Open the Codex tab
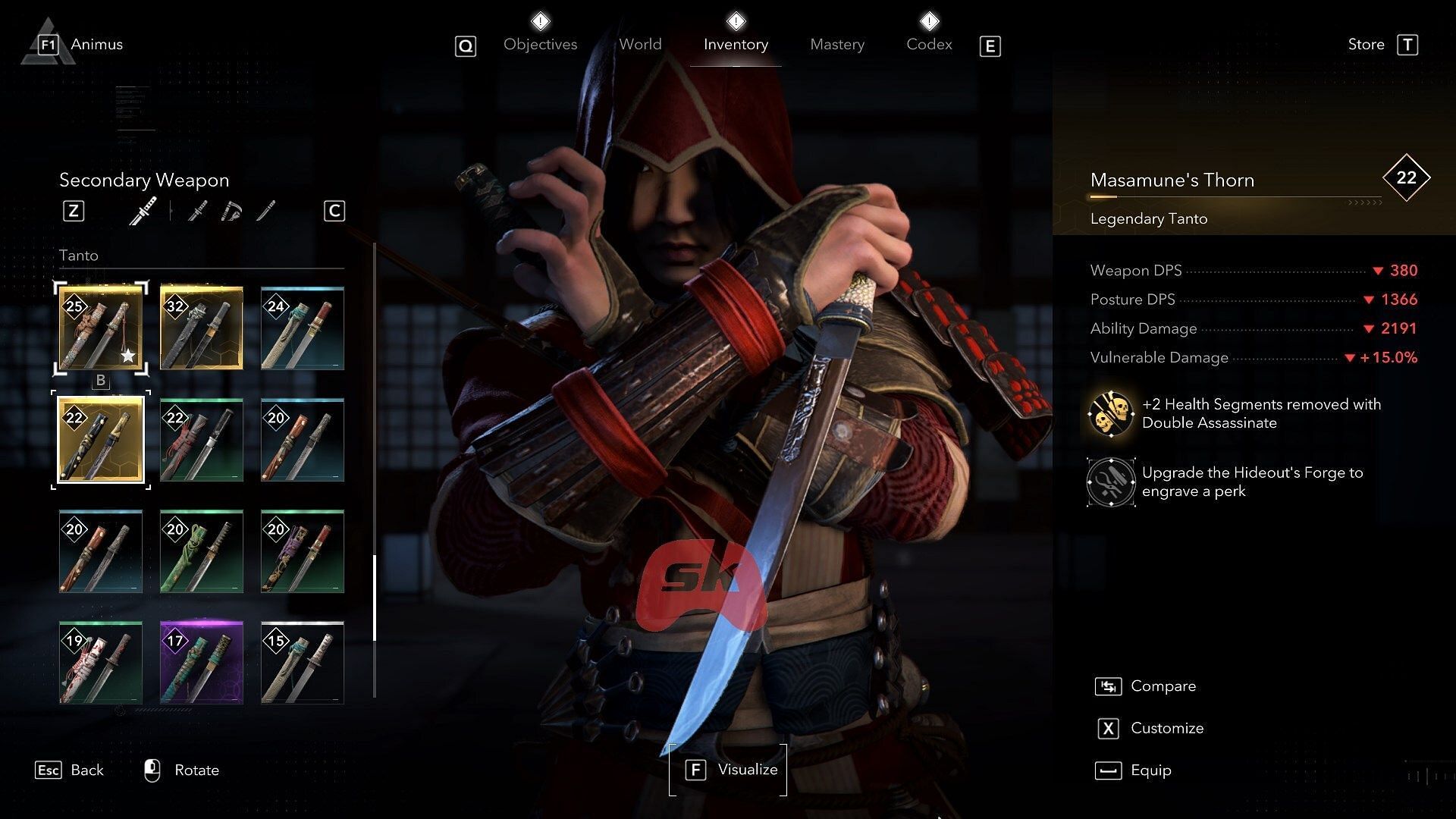This screenshot has width=1456, height=819. pos(929,45)
